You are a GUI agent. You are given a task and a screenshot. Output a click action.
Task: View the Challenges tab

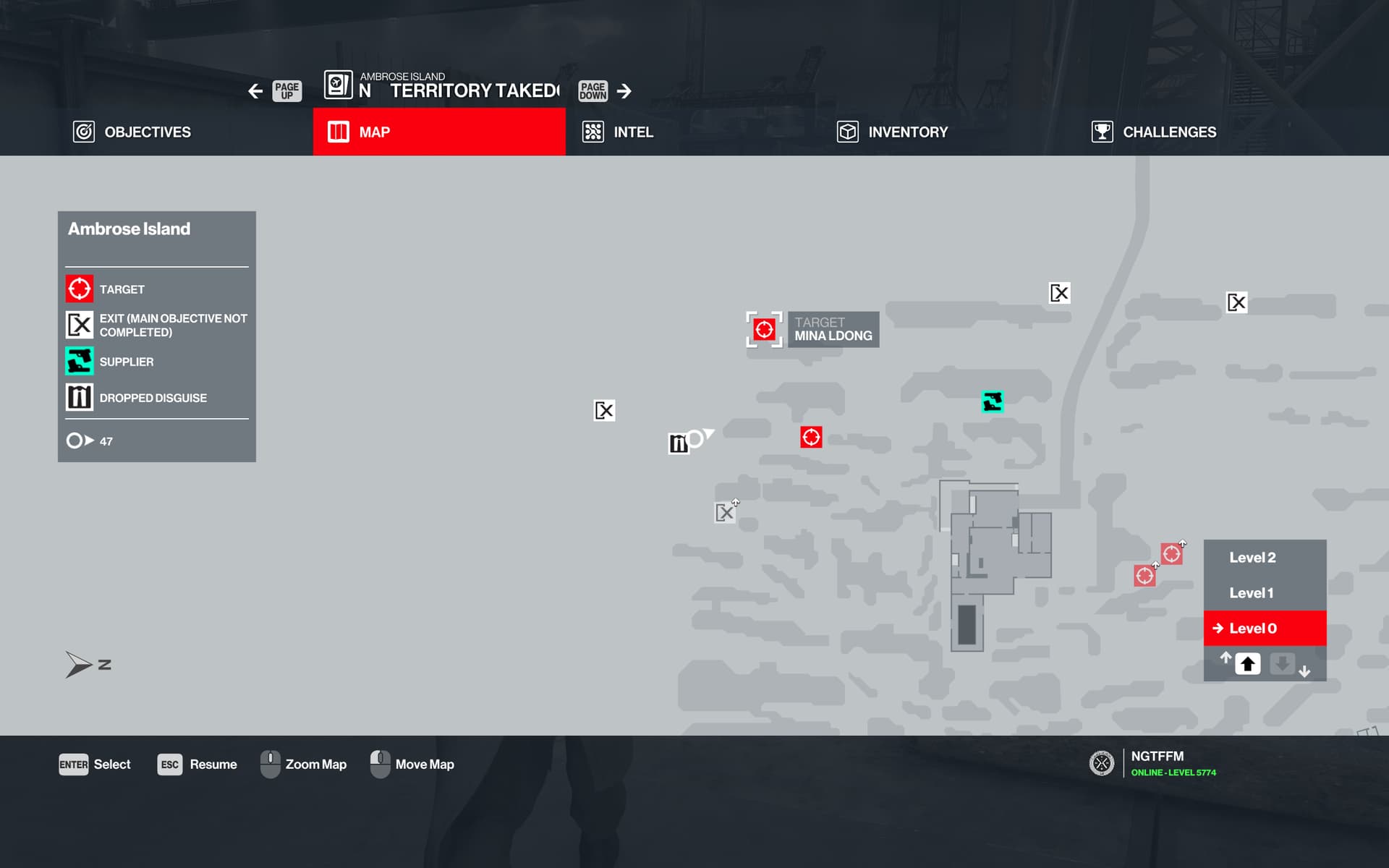point(1154,132)
